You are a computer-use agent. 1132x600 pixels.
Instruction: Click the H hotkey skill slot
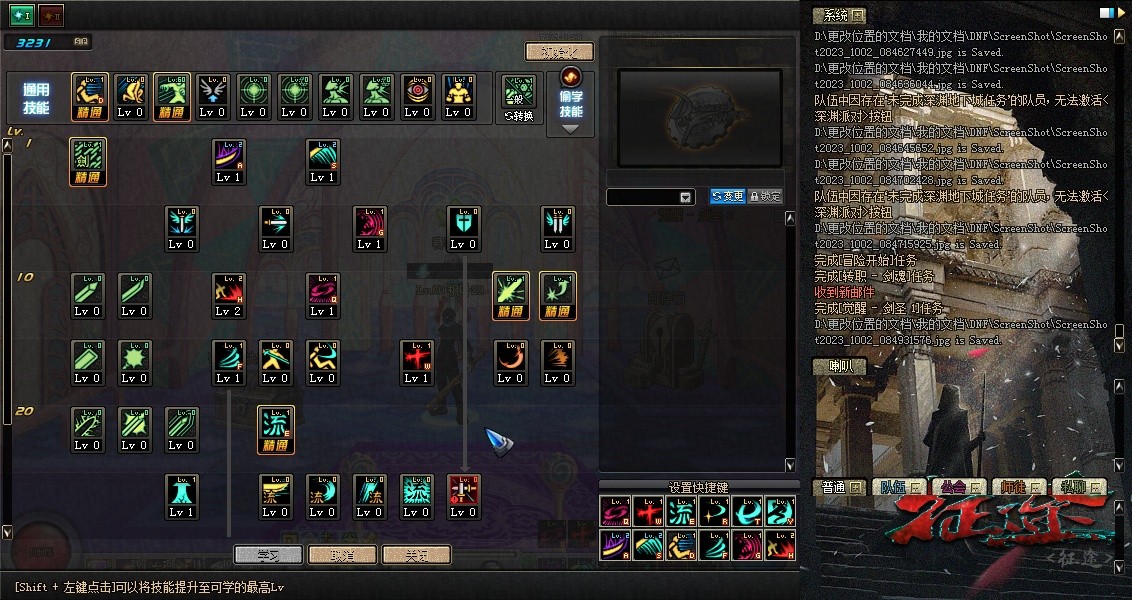click(x=780, y=545)
